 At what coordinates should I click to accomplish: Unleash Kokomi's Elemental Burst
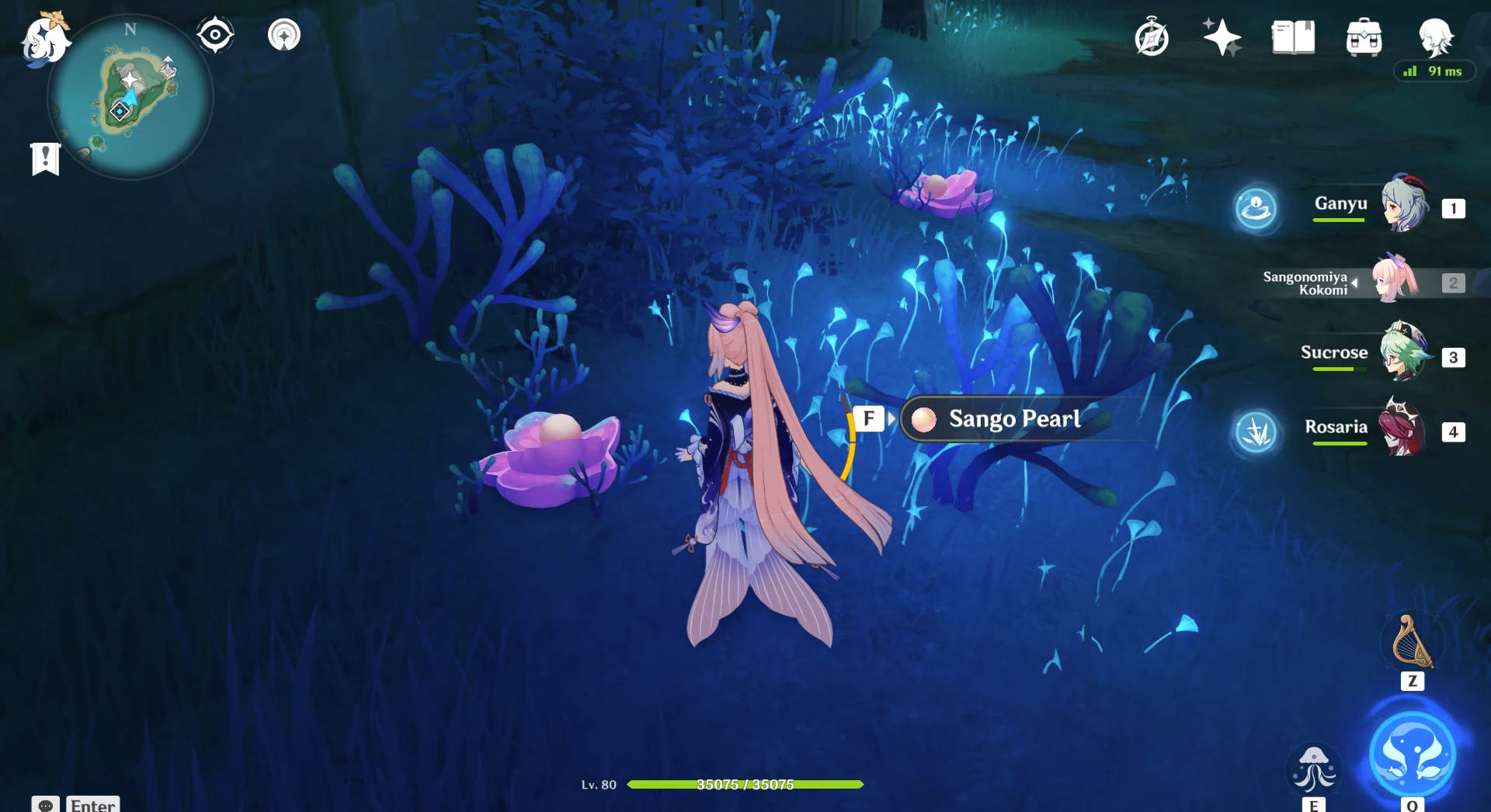point(1412,755)
